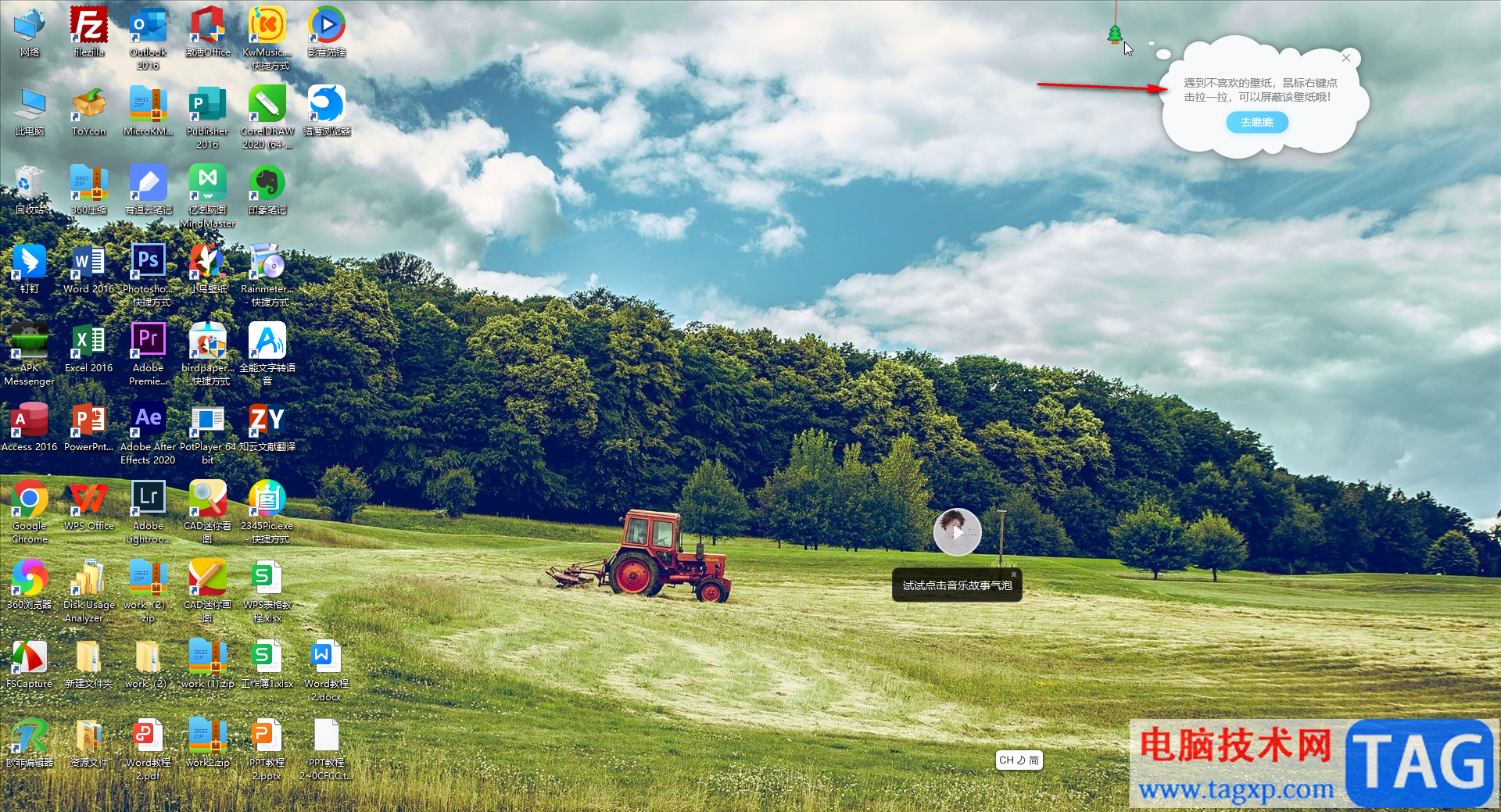Open the Google Chrome shortcut
Viewport: 1501px width, 812px height.
[30, 500]
